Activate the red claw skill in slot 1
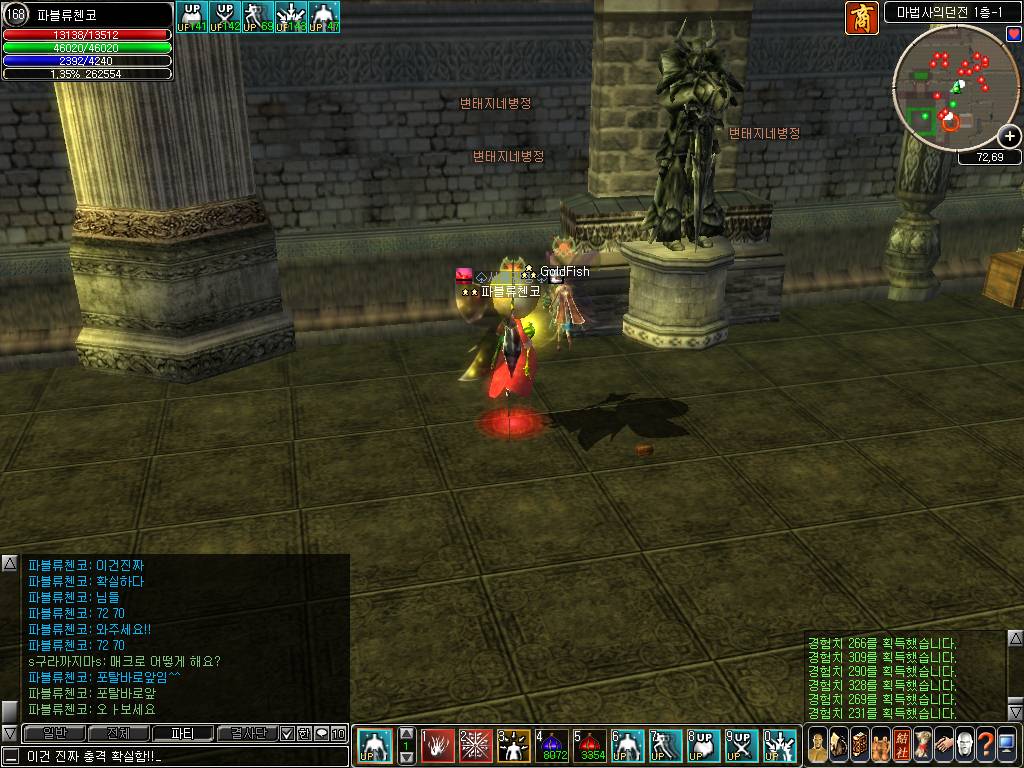1024x768 pixels. [x=438, y=745]
